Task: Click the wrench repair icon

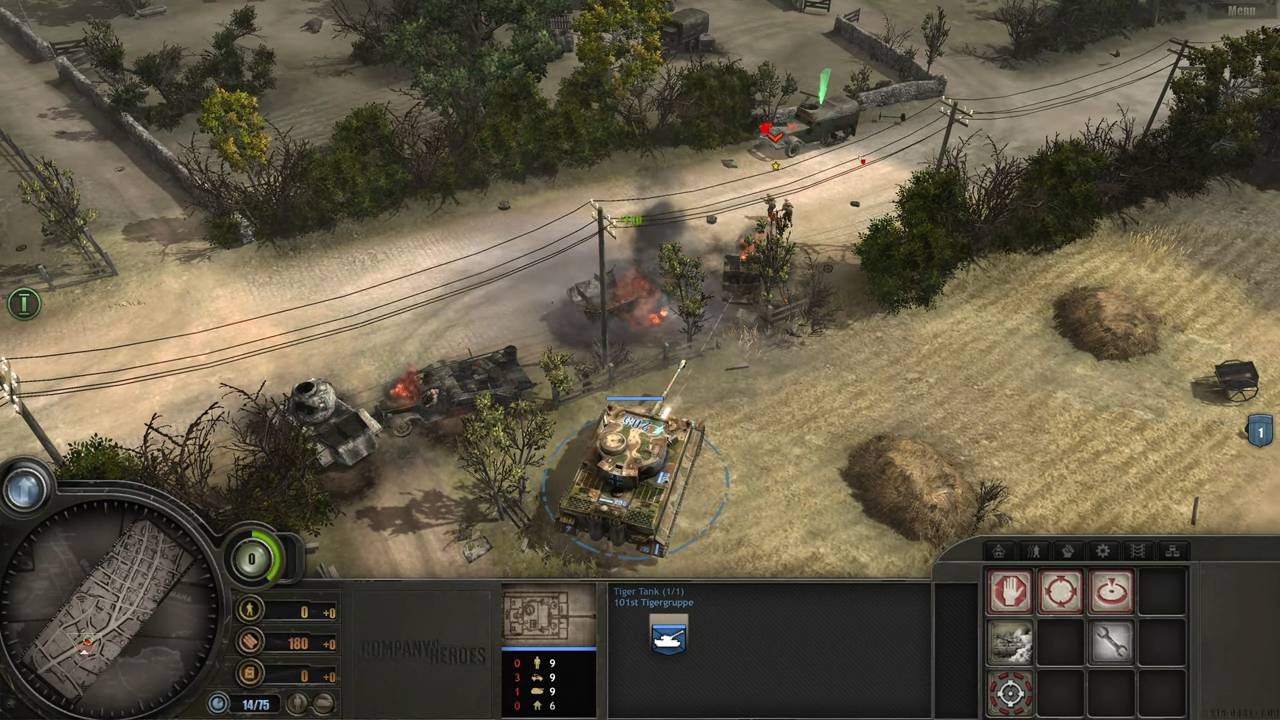Action: tap(1111, 642)
